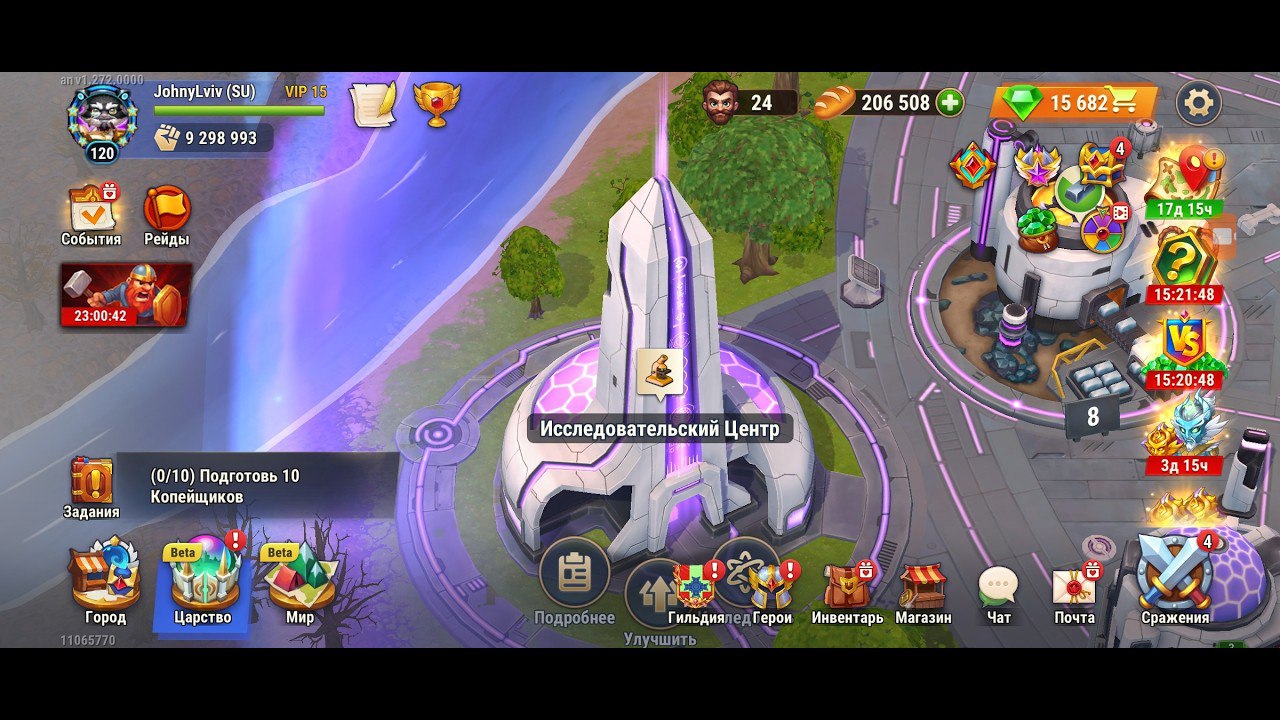Open the Герои heroes menu
The height and width of the screenshot is (720, 1280).
(x=772, y=590)
